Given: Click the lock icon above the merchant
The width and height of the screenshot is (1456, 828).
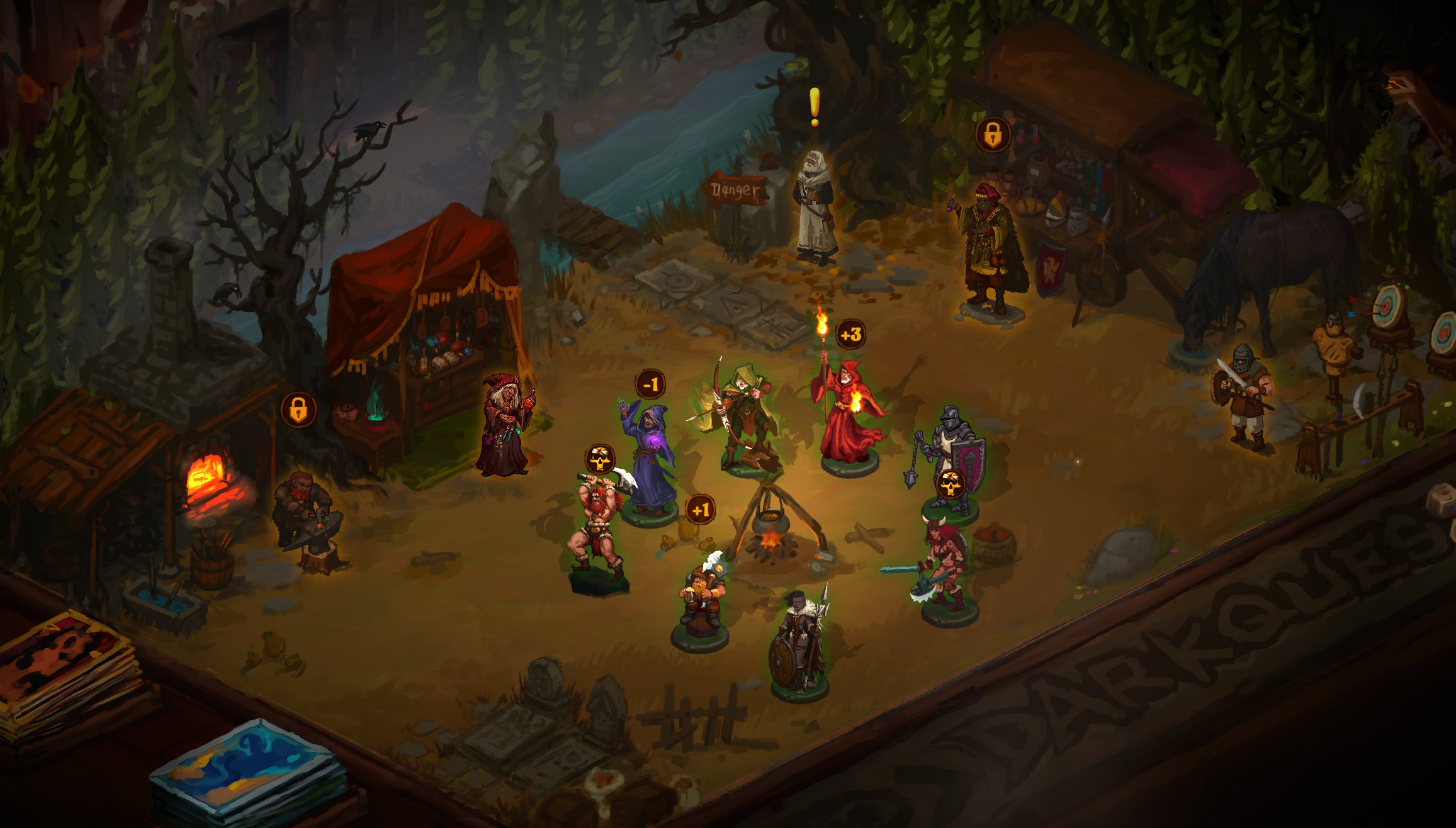Looking at the screenshot, I should point(993,134).
